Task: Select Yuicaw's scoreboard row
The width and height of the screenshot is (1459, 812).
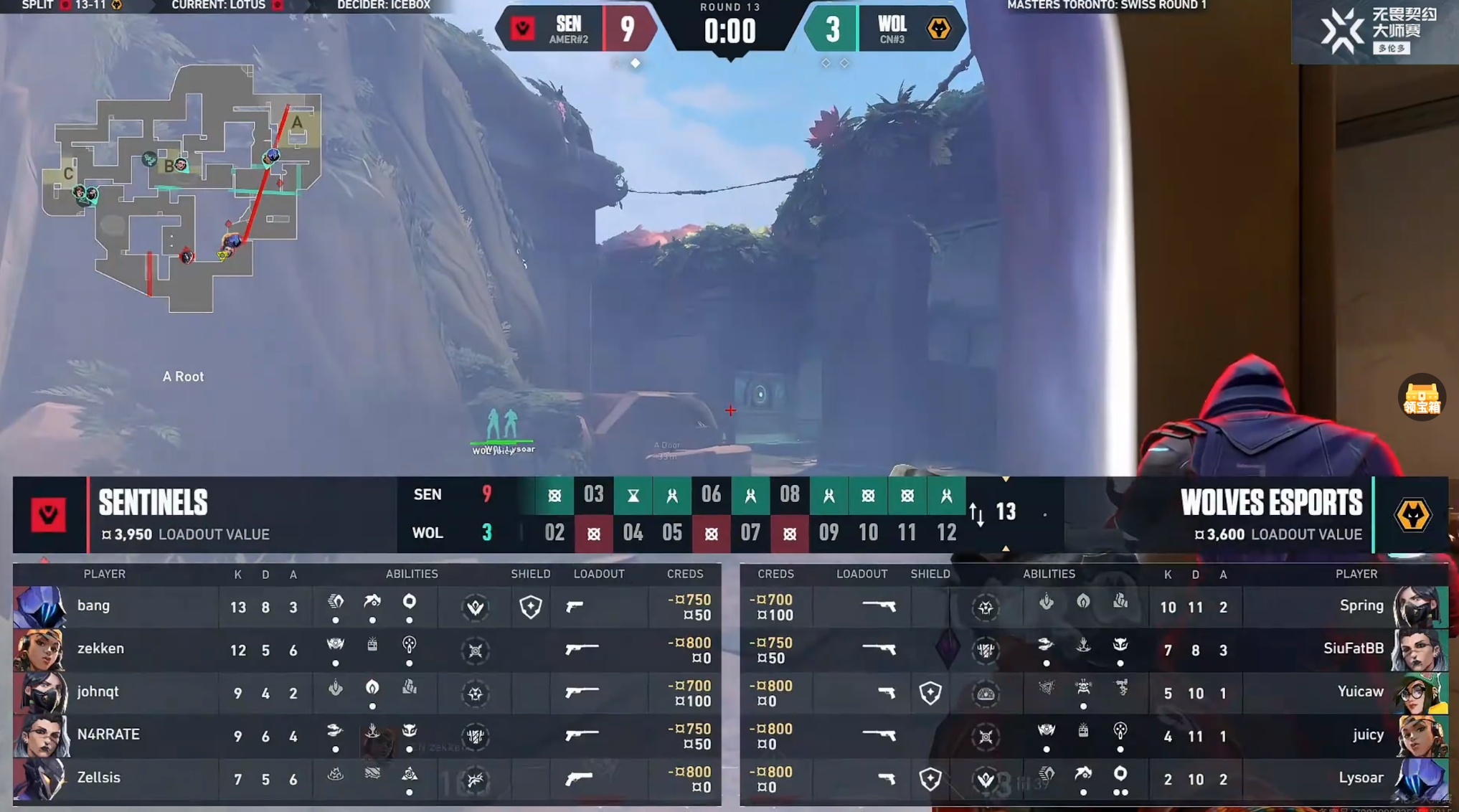Action: 1360,692
